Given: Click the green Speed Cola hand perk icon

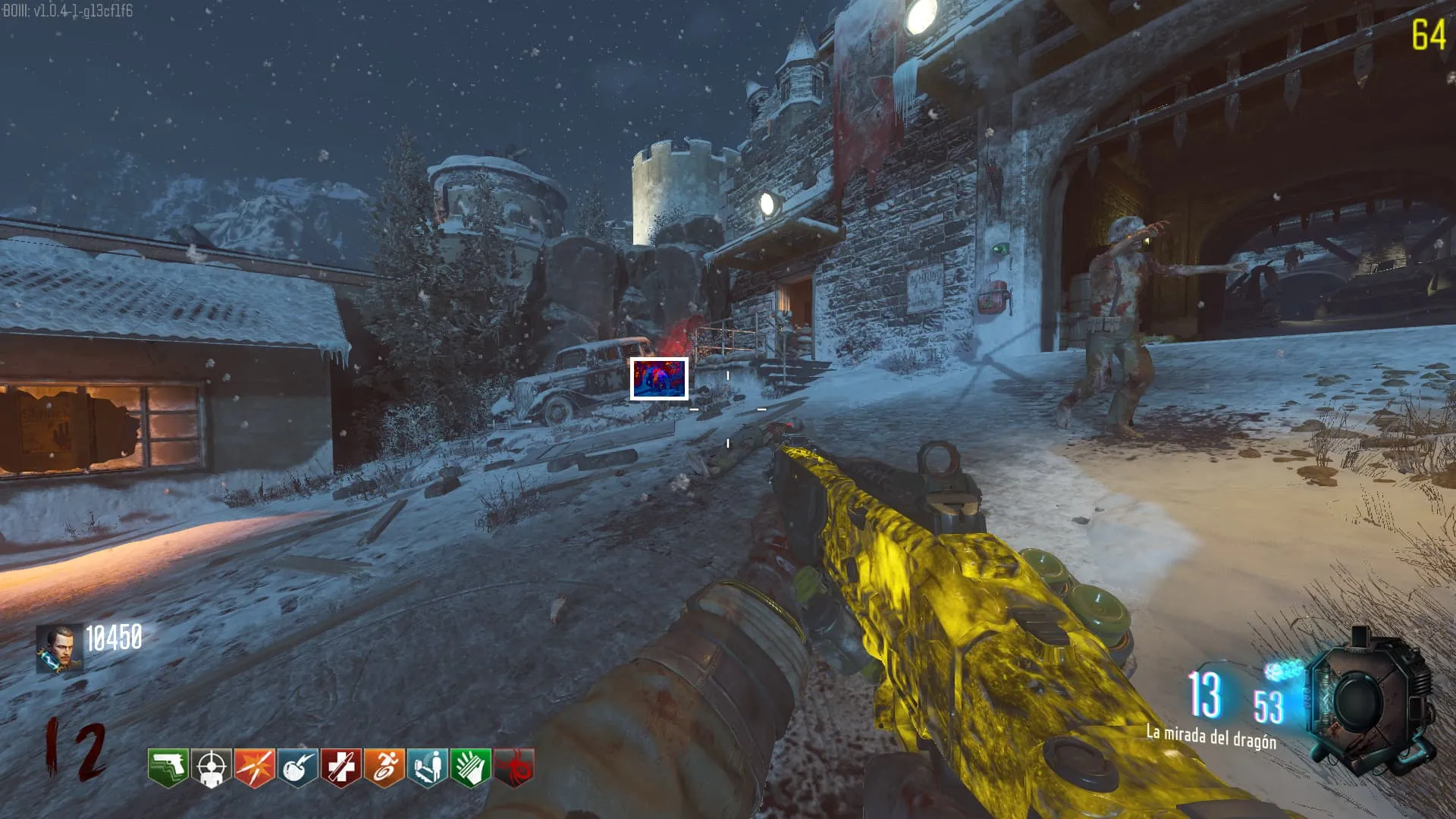Looking at the screenshot, I should (471, 767).
